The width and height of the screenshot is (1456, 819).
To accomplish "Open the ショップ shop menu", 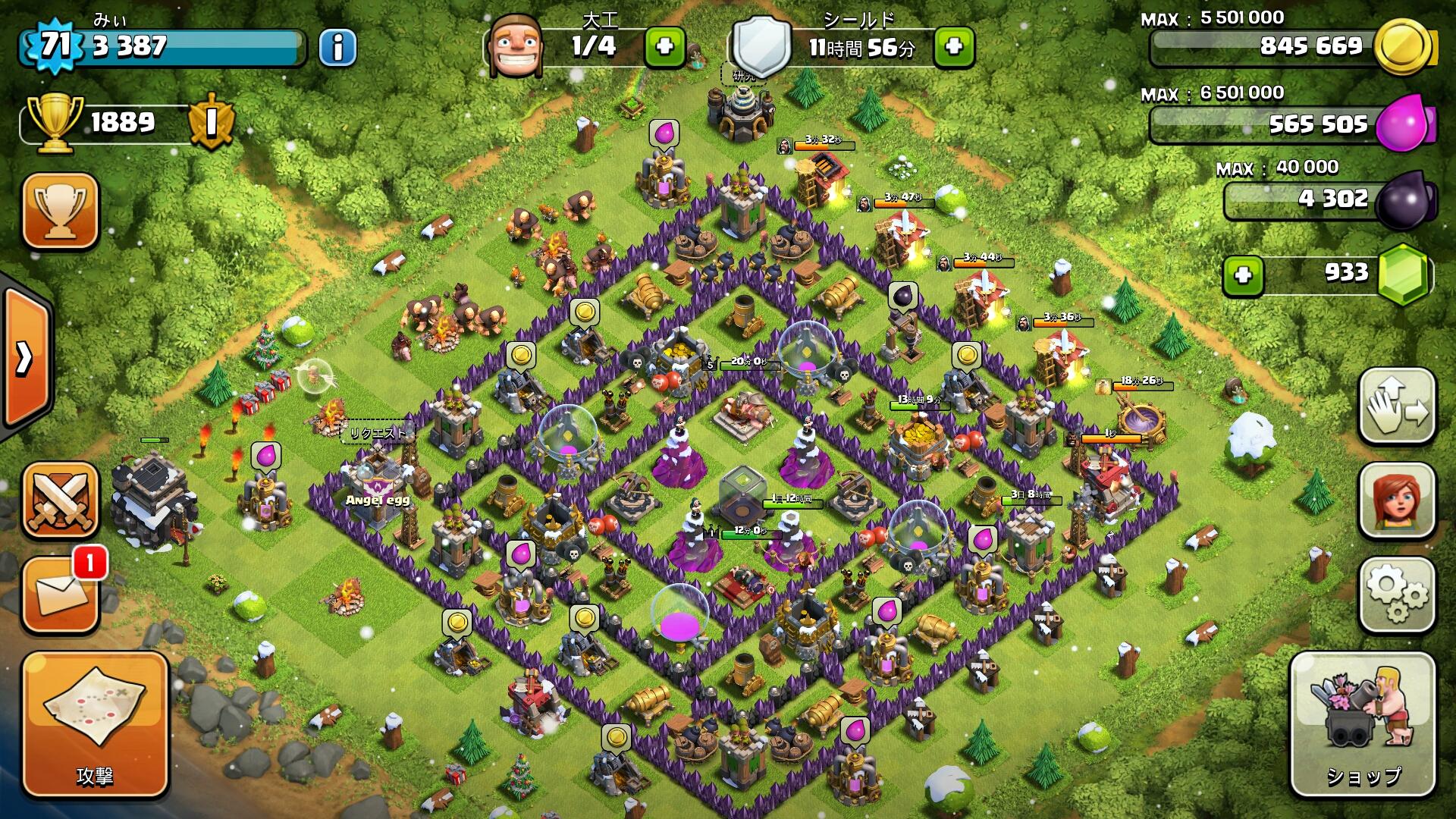I will point(1363,724).
